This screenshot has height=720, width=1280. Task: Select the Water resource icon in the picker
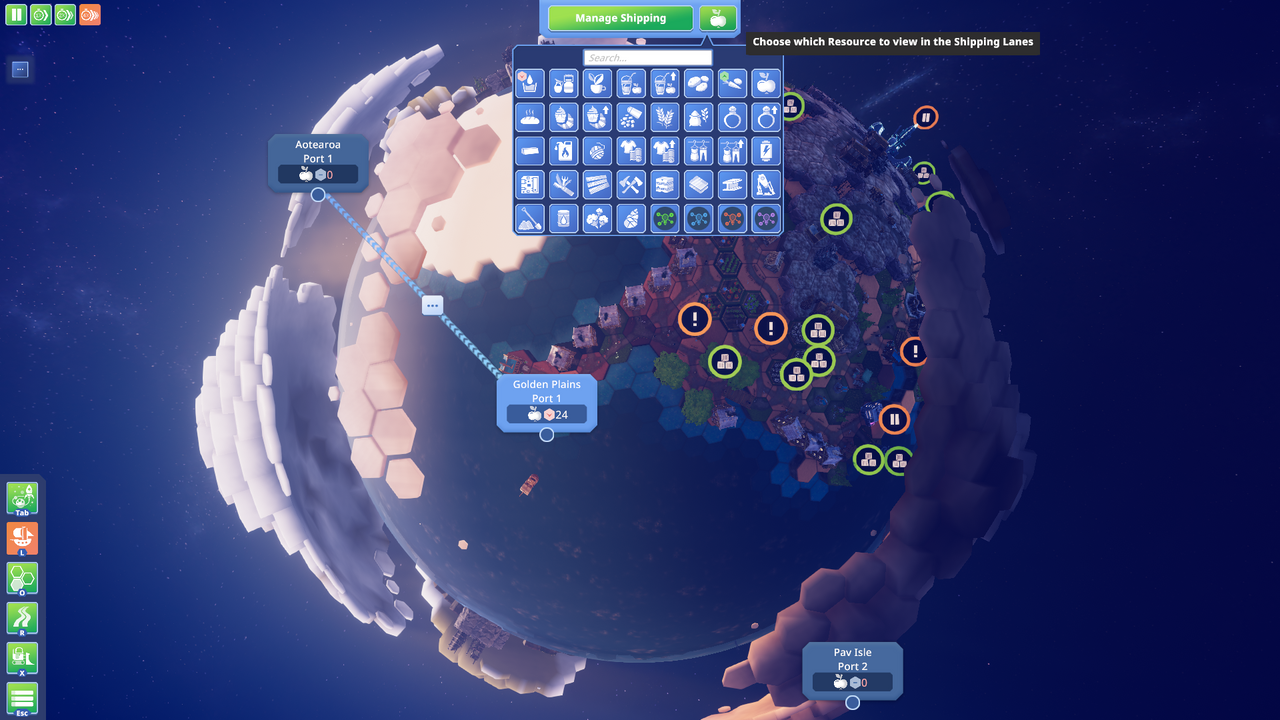[x=529, y=83]
